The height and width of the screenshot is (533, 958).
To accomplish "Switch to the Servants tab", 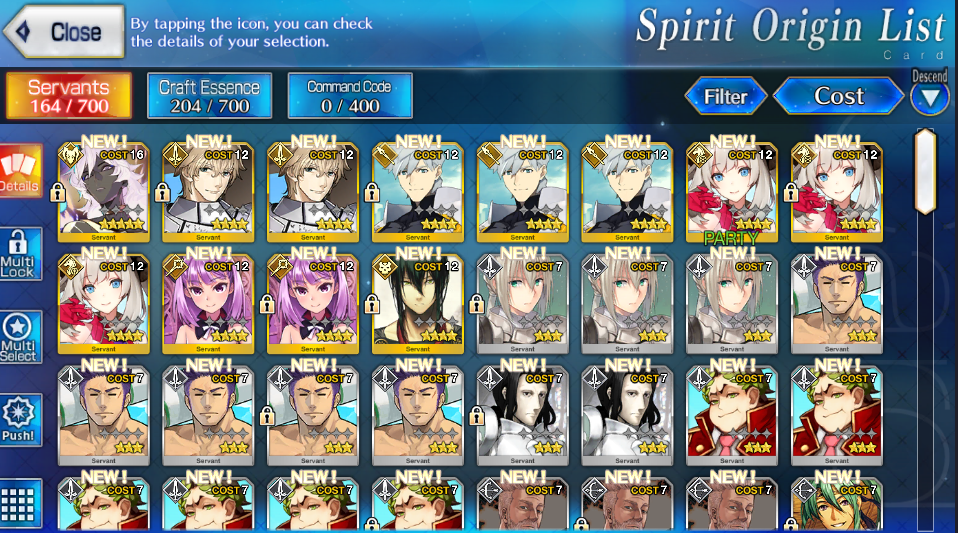I will click(x=68, y=96).
